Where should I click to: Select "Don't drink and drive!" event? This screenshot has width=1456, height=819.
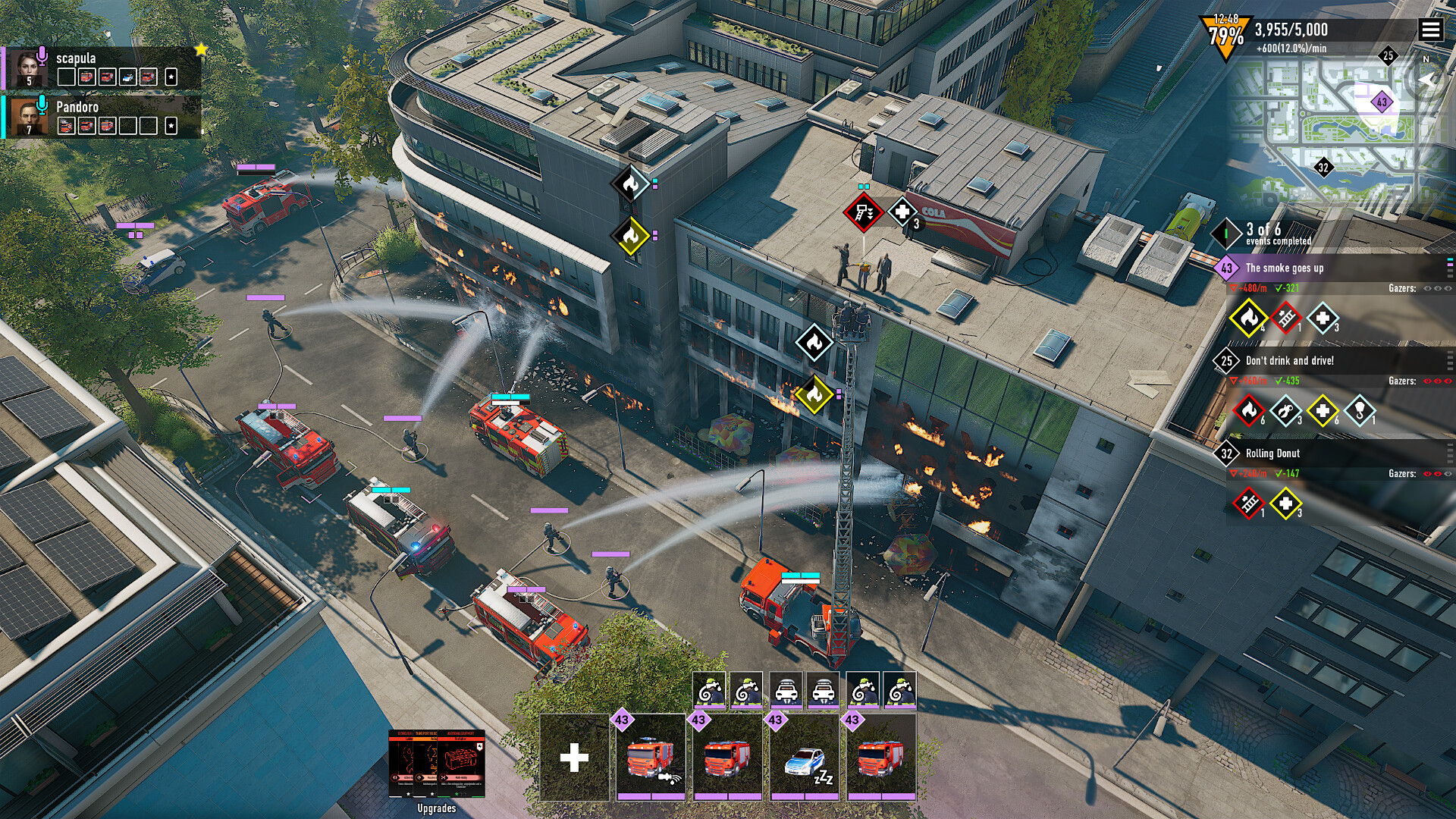pyautogui.click(x=1289, y=360)
